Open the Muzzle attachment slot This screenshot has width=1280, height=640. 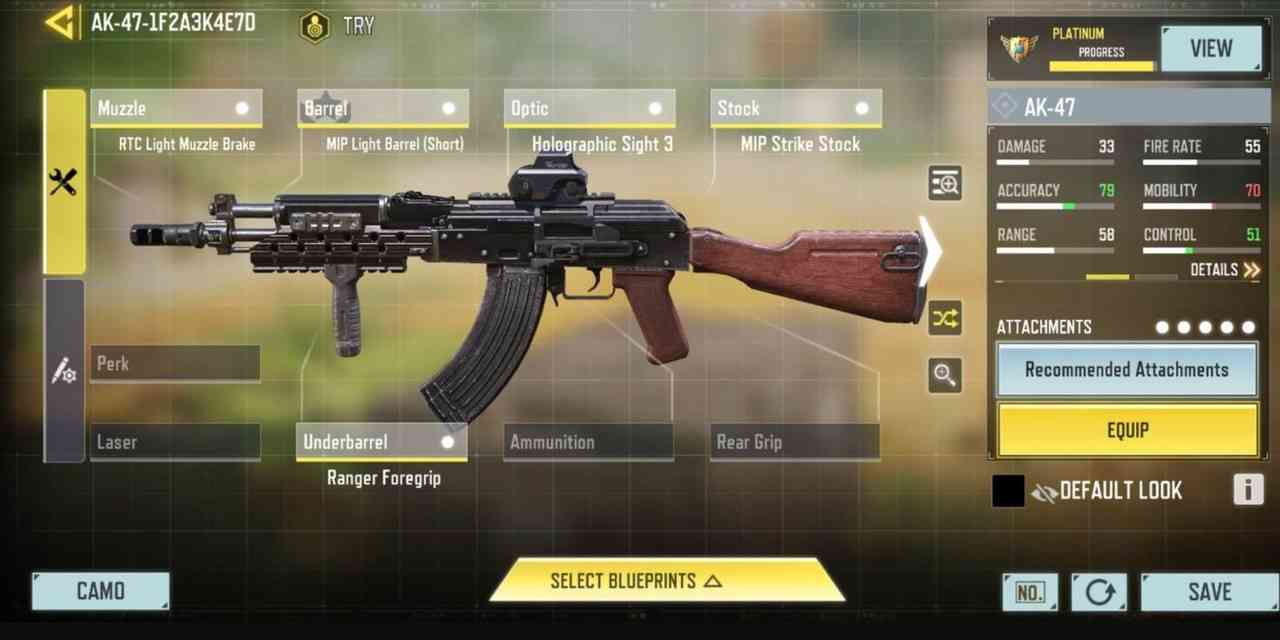tap(176, 108)
